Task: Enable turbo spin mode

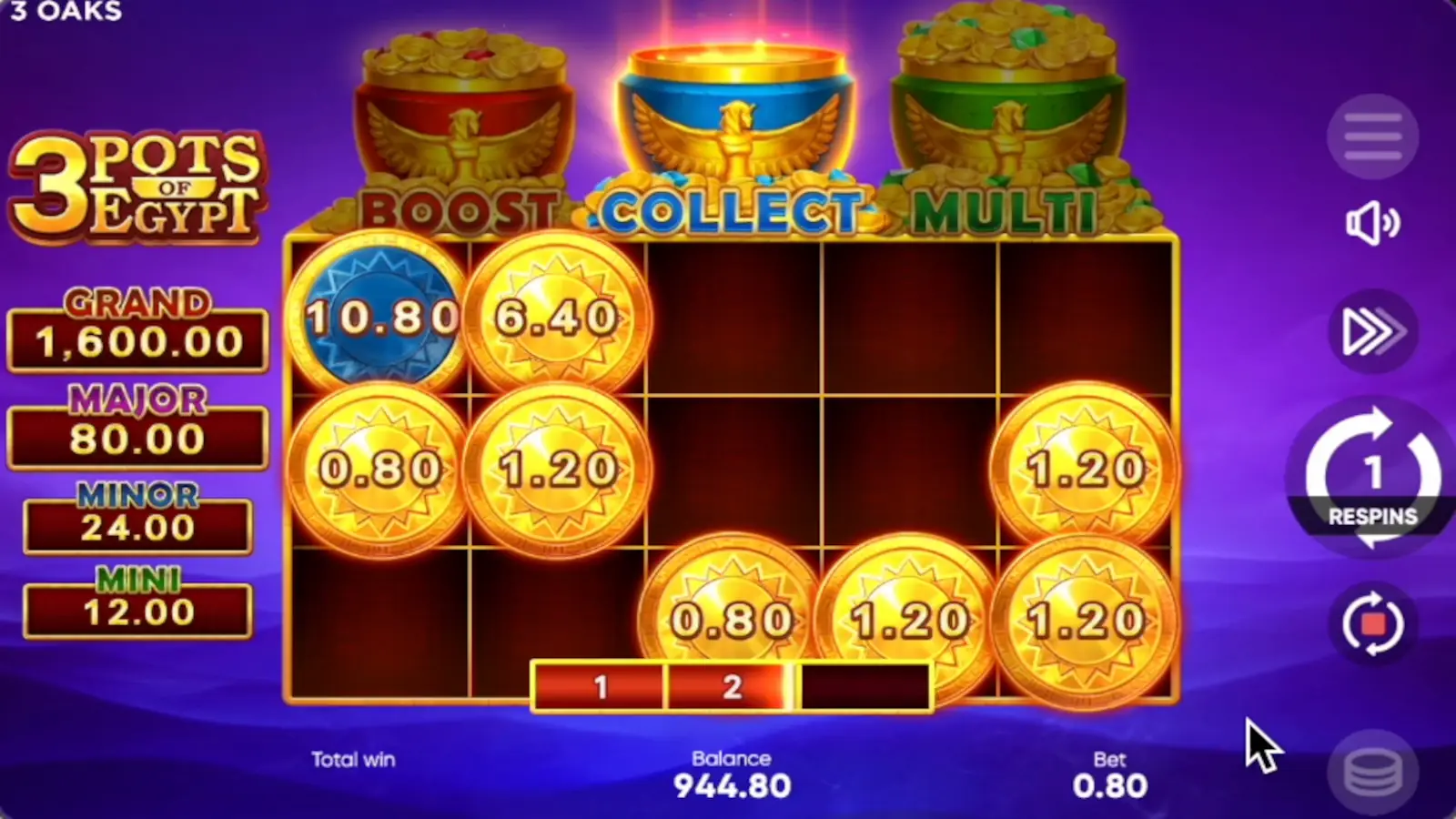Action: [1372, 331]
